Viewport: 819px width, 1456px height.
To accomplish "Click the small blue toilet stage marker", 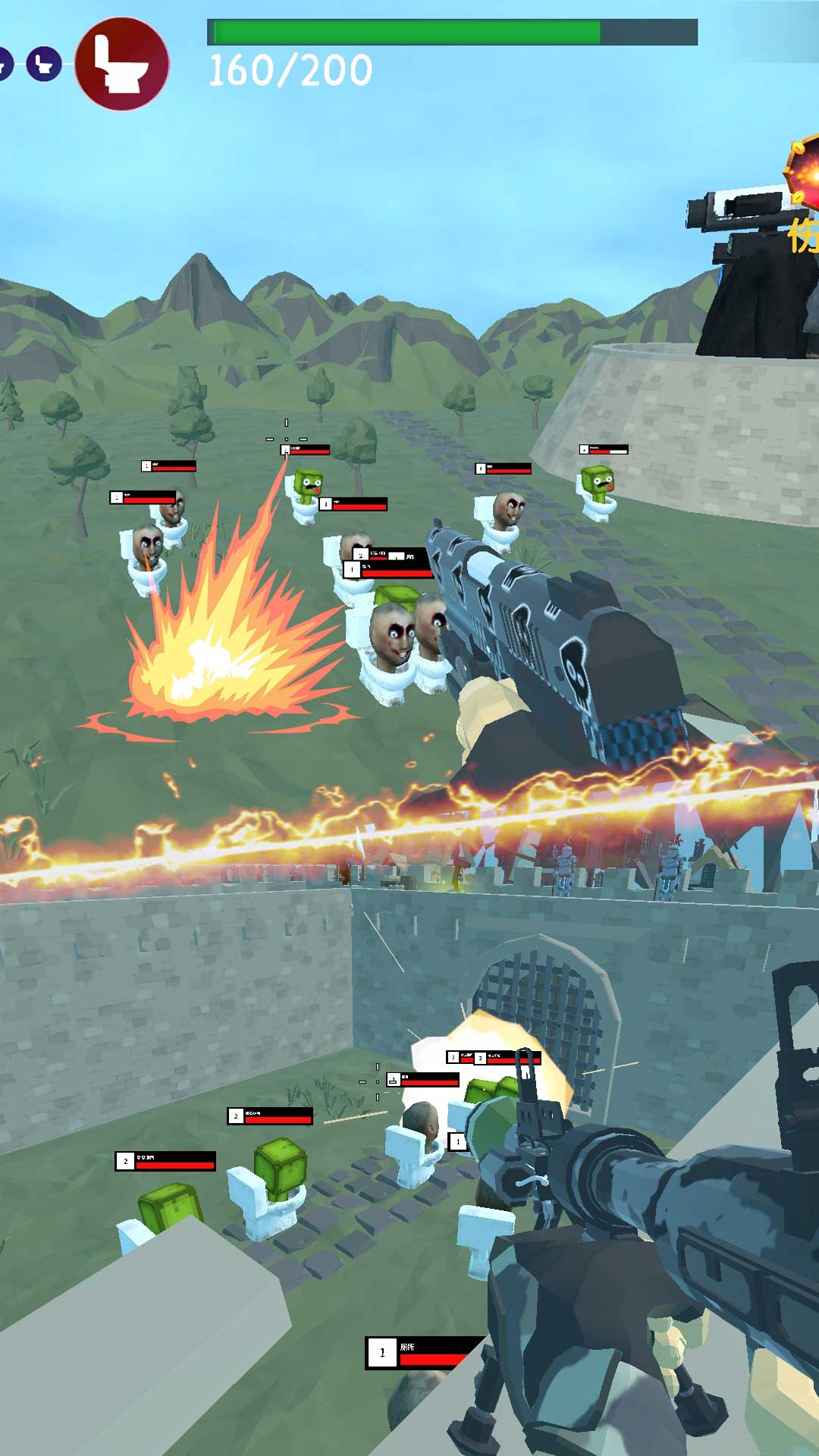I will [44, 64].
